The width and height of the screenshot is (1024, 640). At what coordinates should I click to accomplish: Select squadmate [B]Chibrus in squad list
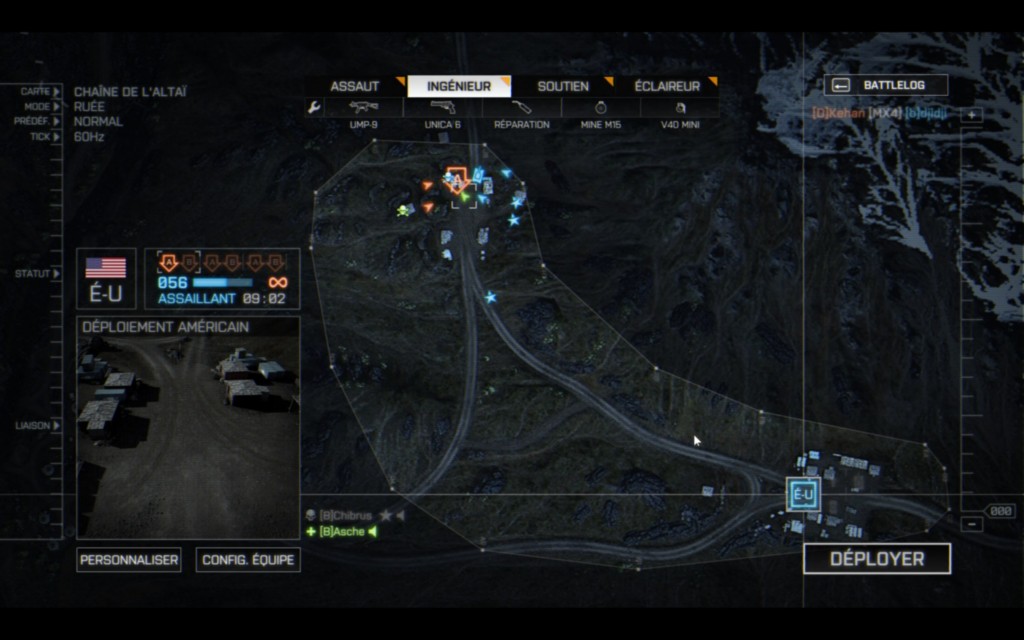click(x=346, y=515)
